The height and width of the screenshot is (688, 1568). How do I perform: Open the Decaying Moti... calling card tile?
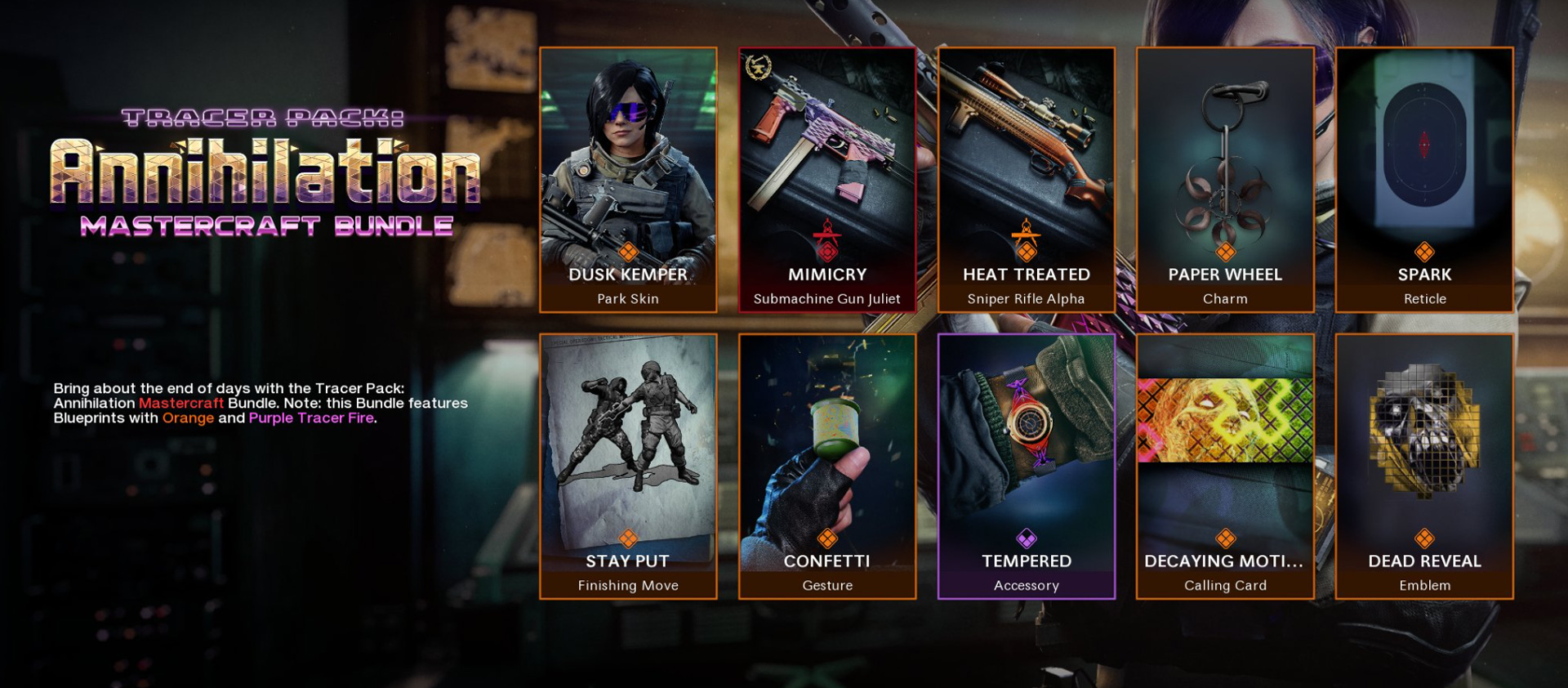pos(1225,467)
